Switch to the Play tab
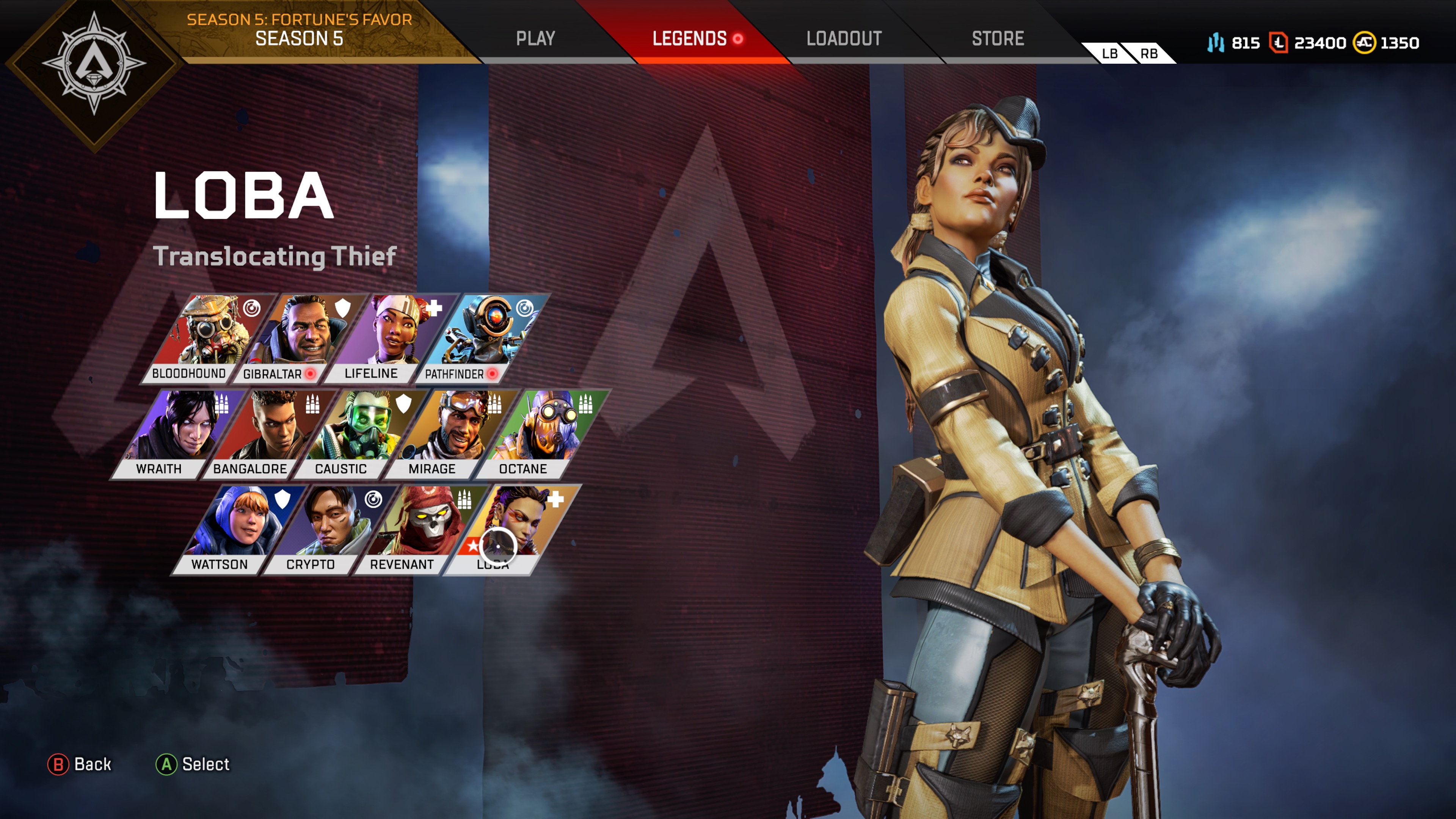Image resolution: width=1456 pixels, height=819 pixels. (x=535, y=38)
